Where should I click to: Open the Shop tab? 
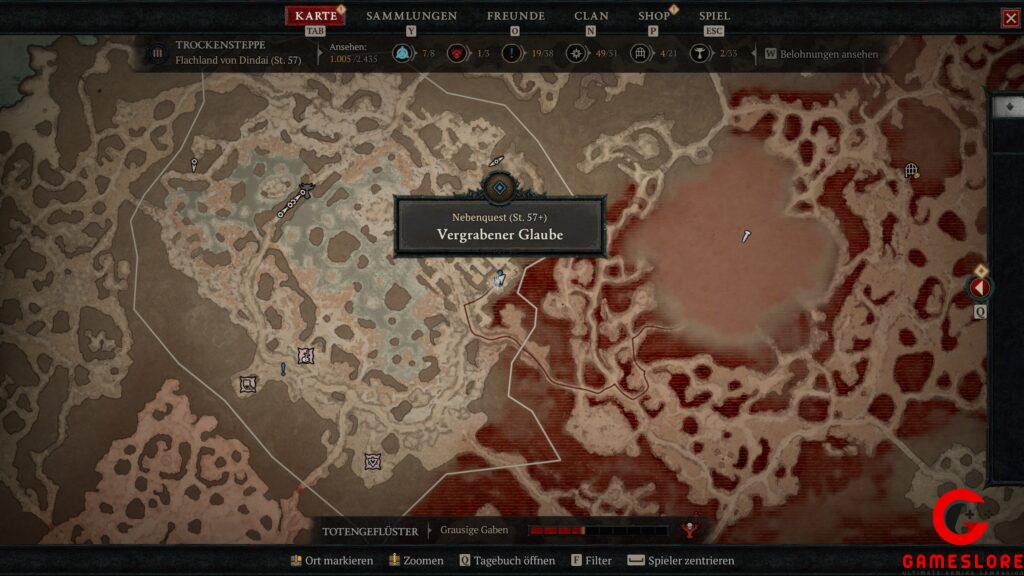pyautogui.click(x=654, y=16)
